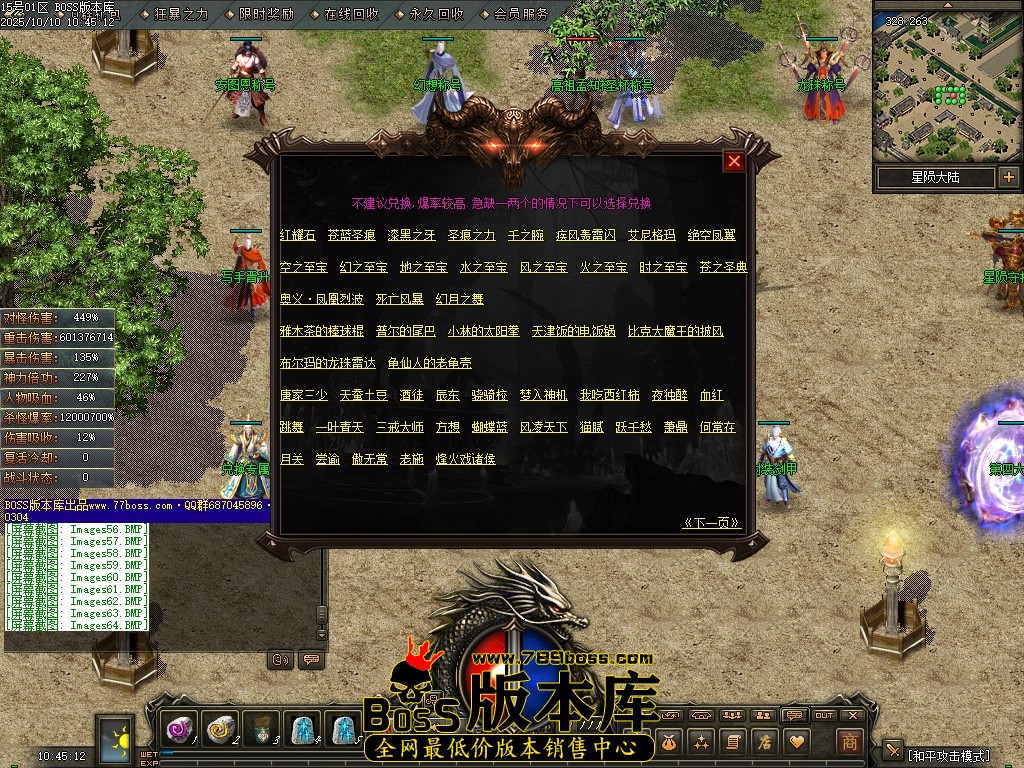The width and height of the screenshot is (1024, 768).
Task: Select 苍之圣典 in the list
Action: click(x=723, y=268)
